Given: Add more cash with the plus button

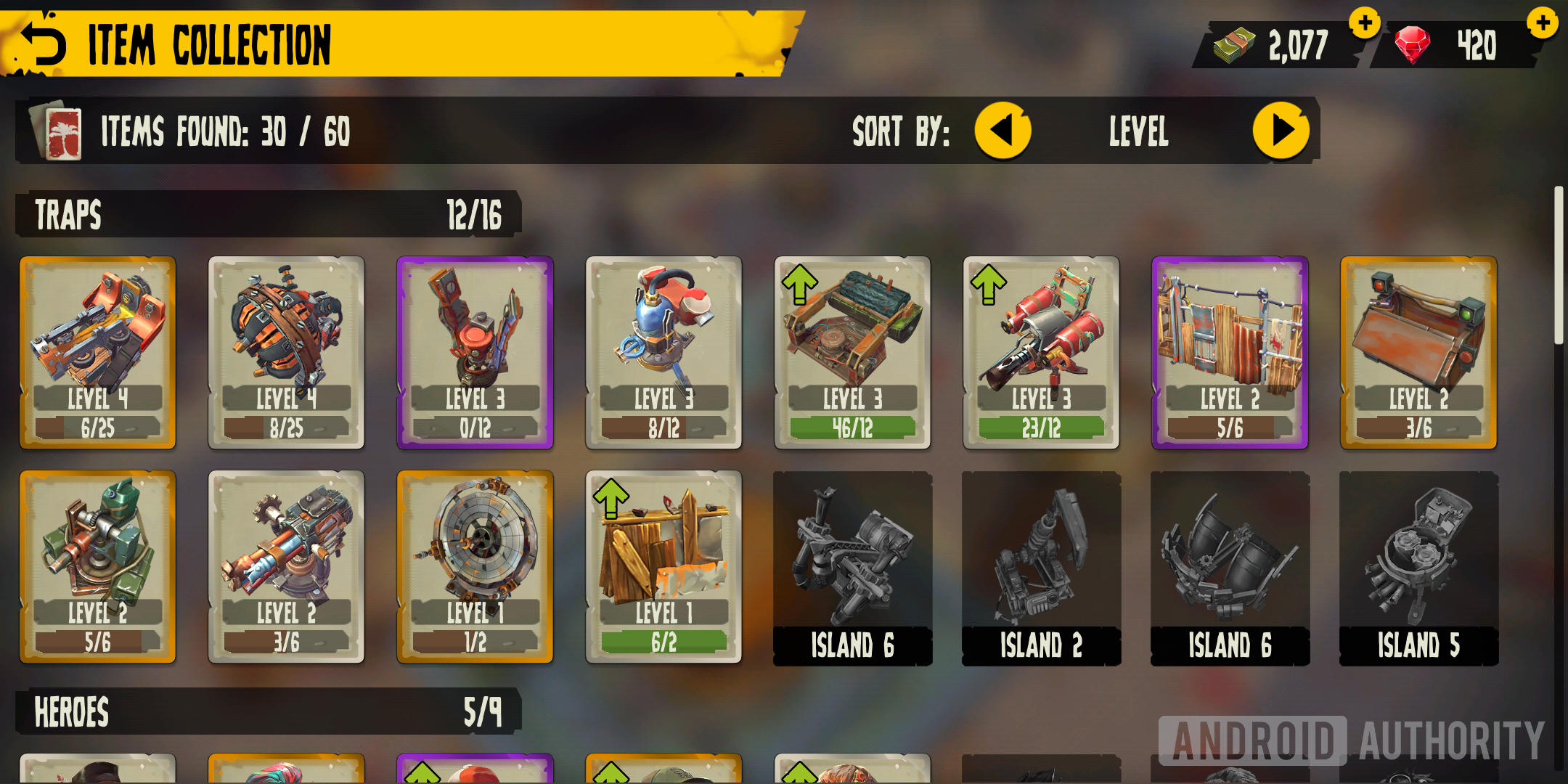Looking at the screenshot, I should click(1364, 23).
